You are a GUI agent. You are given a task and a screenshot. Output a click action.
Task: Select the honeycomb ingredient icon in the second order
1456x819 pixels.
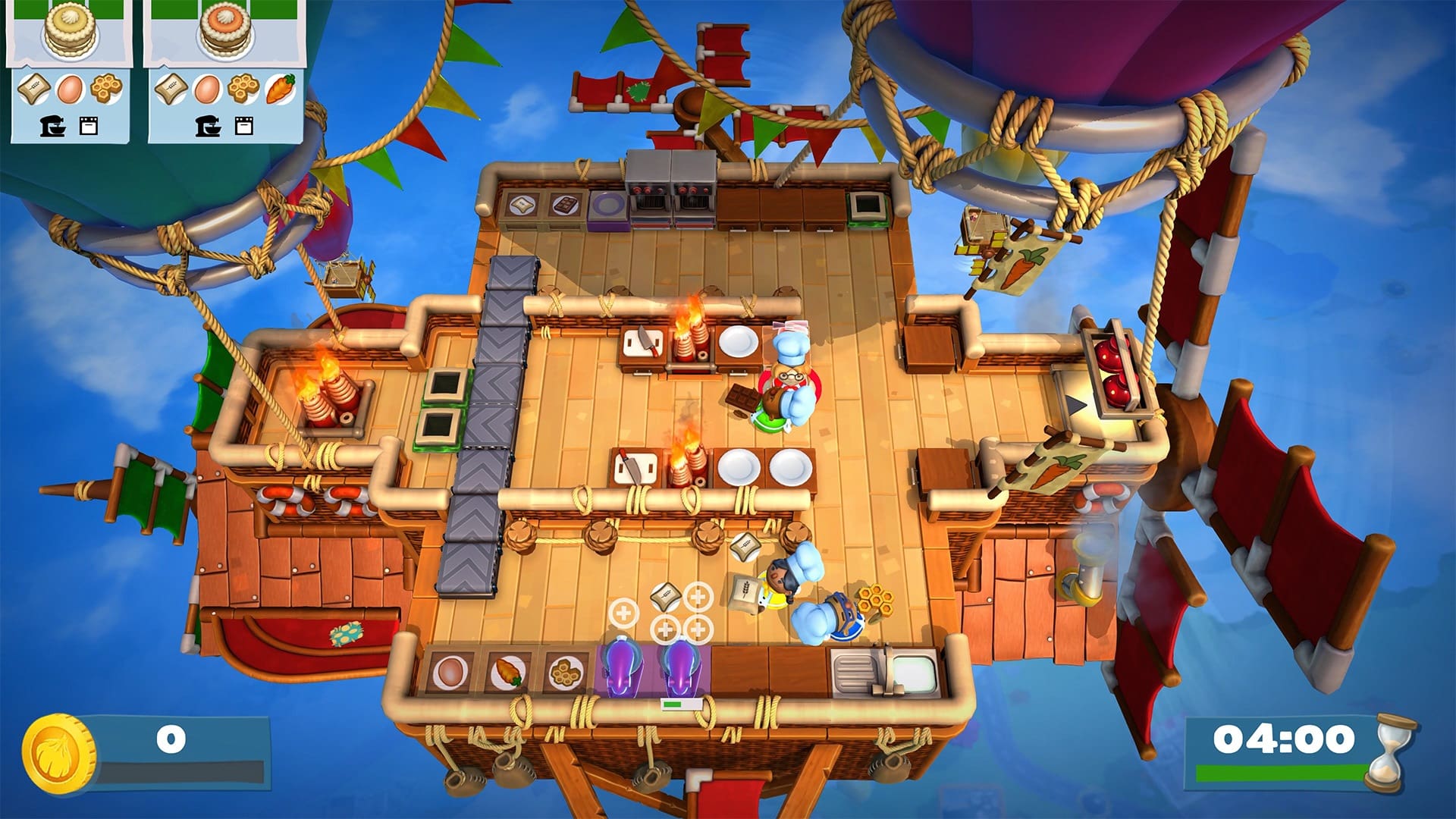(x=243, y=89)
